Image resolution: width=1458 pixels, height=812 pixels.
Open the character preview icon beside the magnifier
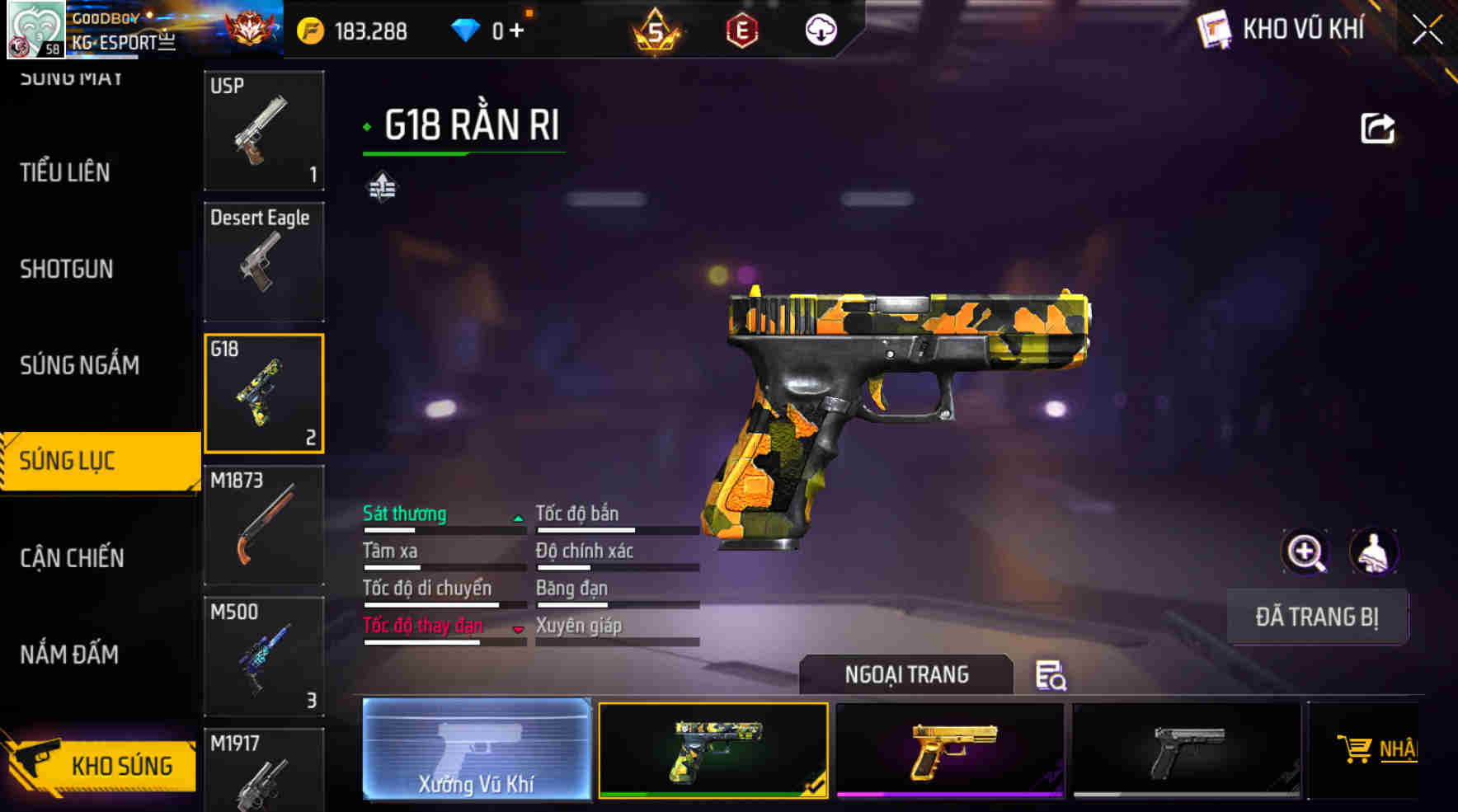1376,552
